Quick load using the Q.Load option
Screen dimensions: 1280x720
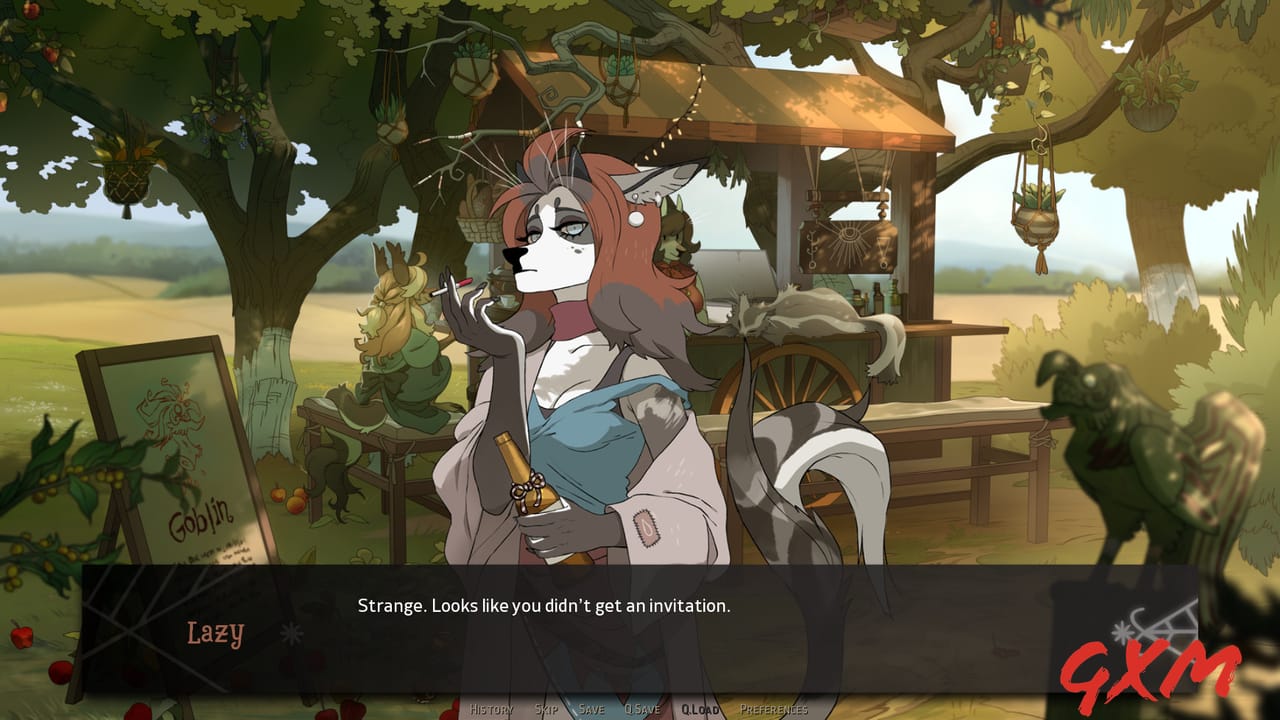click(x=698, y=708)
